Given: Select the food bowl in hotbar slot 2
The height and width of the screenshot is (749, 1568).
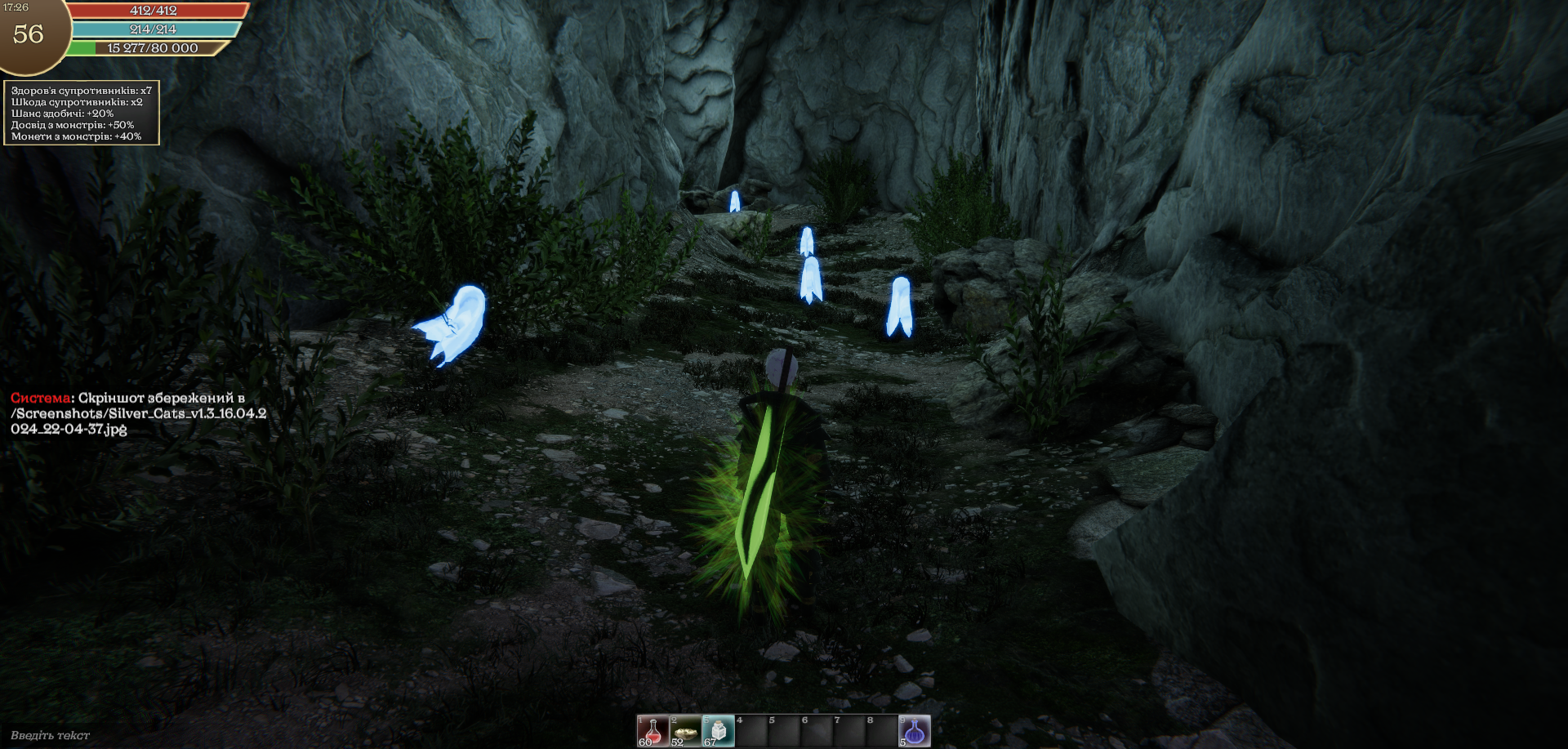Looking at the screenshot, I should tap(685, 730).
